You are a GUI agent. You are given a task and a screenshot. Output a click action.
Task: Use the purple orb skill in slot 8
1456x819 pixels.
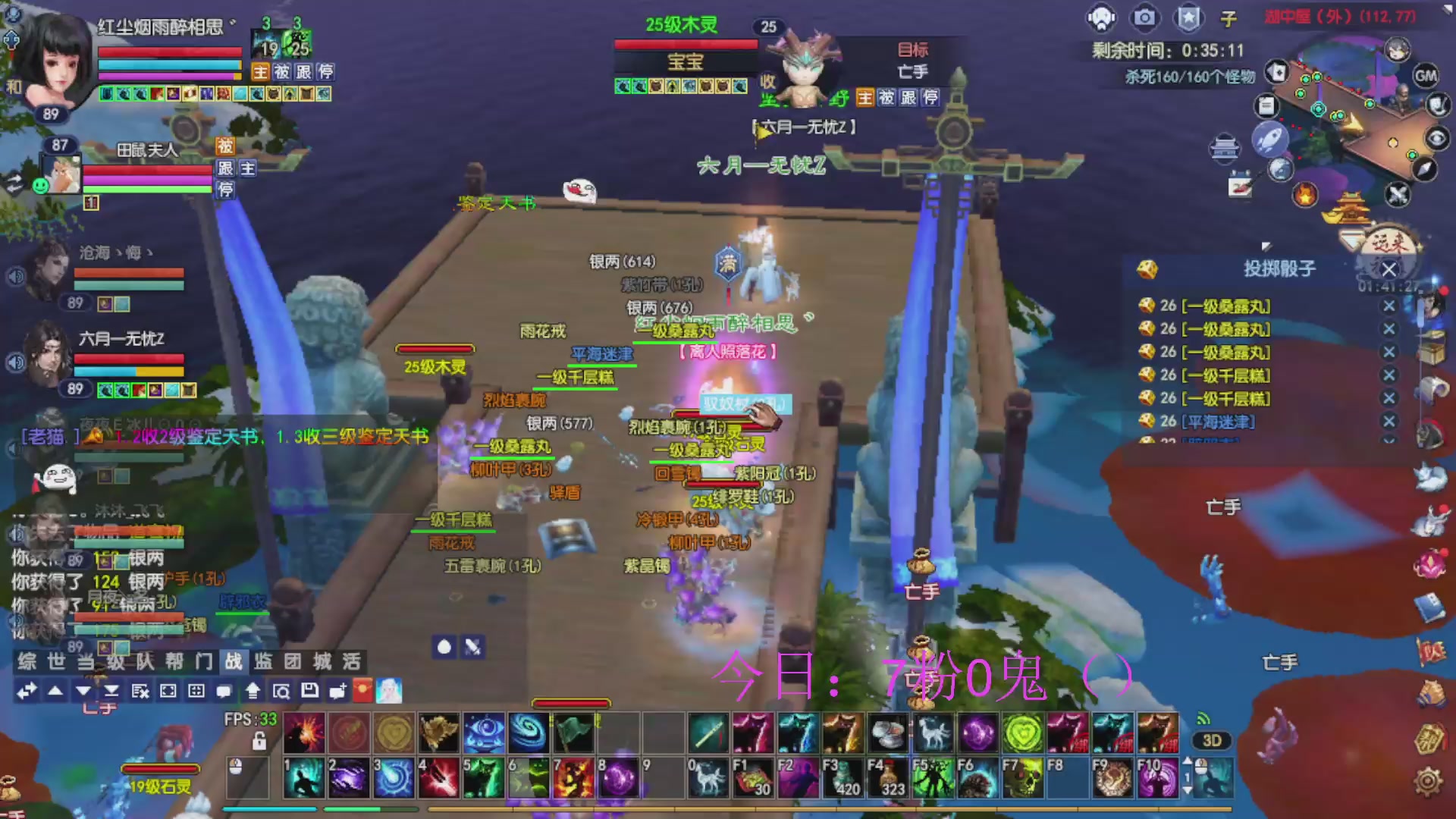(618, 778)
